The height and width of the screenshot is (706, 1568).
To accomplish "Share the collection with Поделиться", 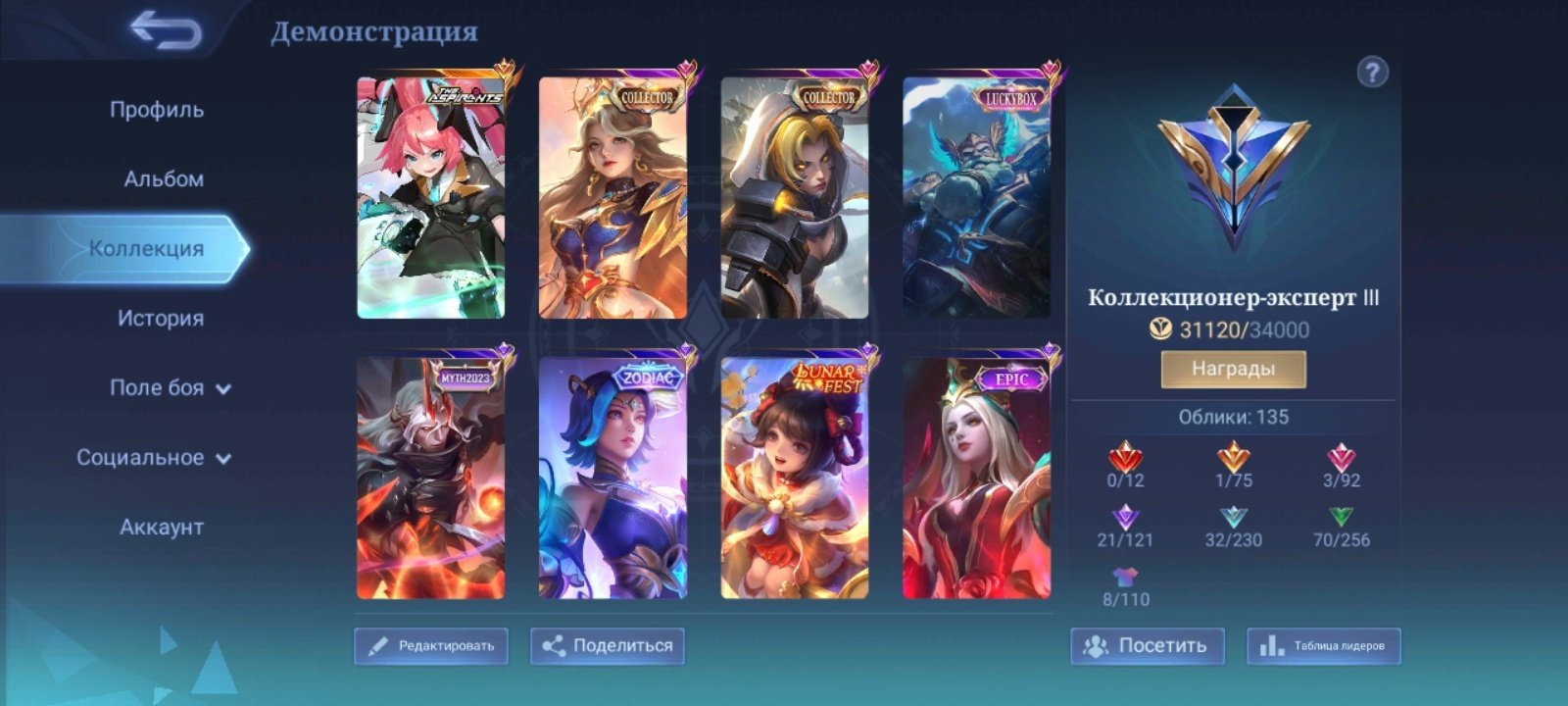I will (608, 646).
